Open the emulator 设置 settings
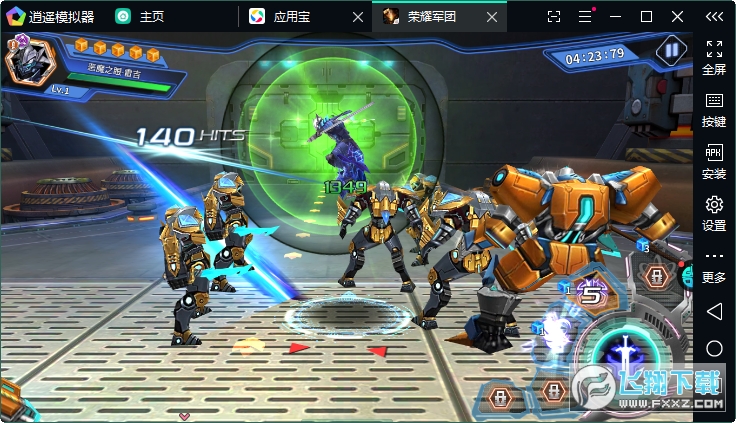Image resolution: width=736 pixels, height=423 pixels. (x=714, y=213)
